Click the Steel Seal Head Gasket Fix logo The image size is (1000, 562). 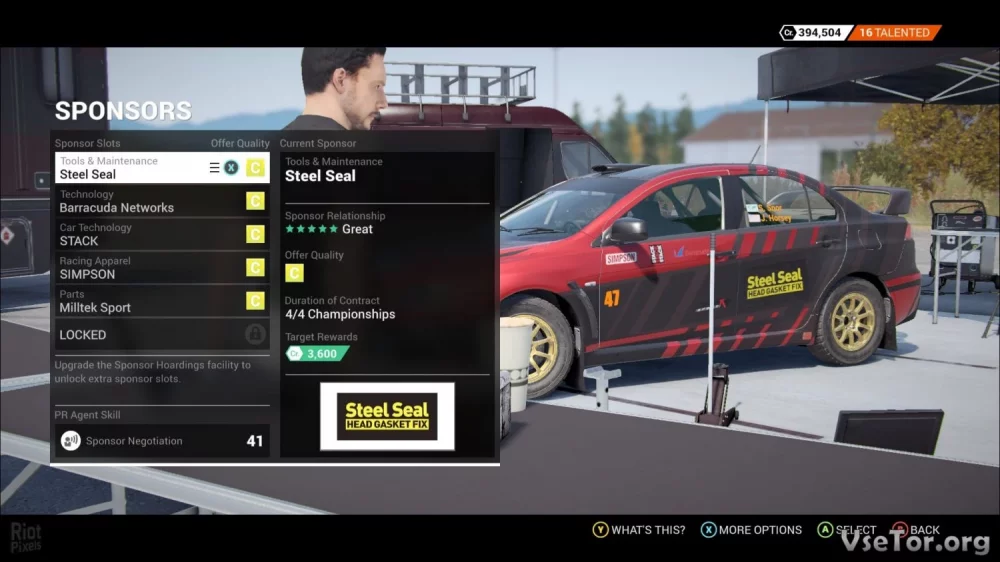(387, 416)
